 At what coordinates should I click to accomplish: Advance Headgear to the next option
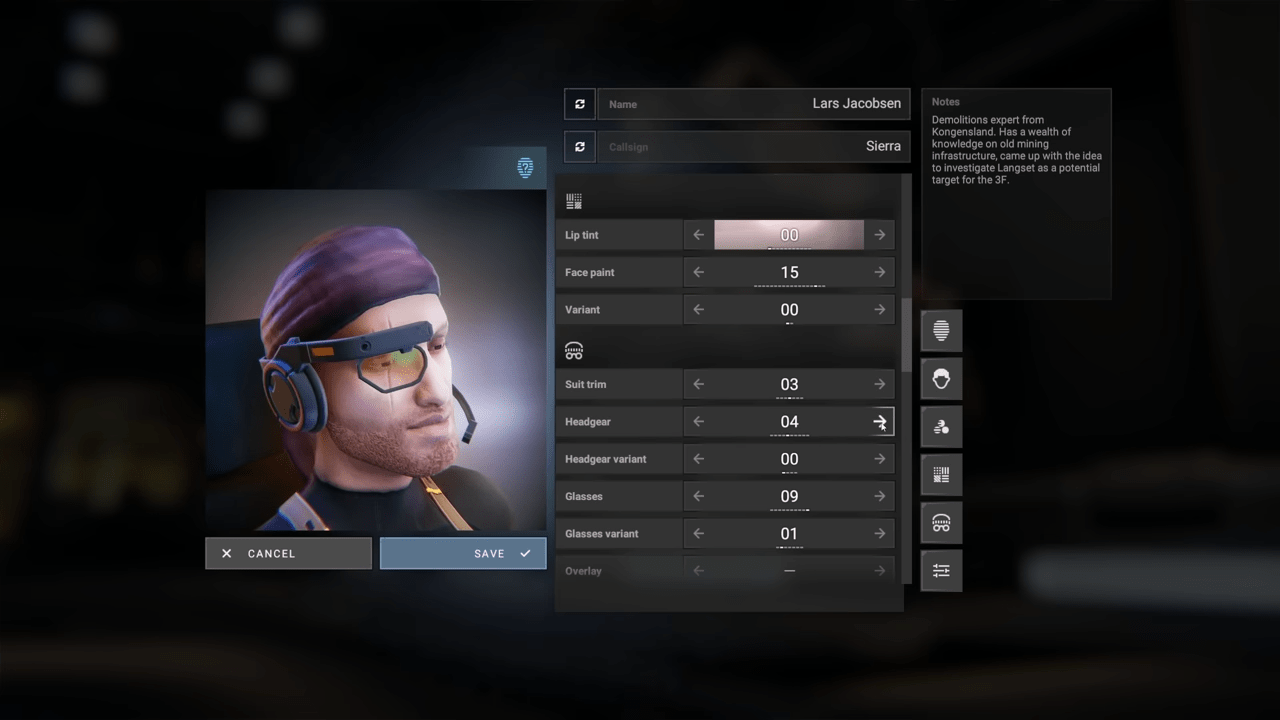[x=880, y=422]
